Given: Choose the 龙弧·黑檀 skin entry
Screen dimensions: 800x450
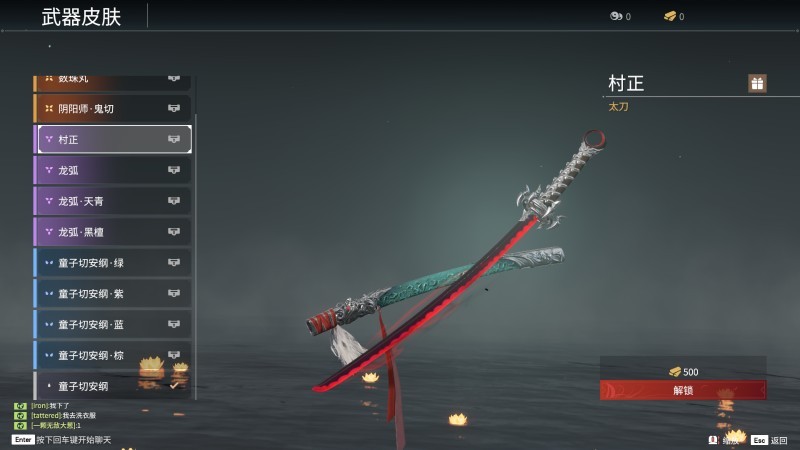Looking at the screenshot, I should (112, 232).
